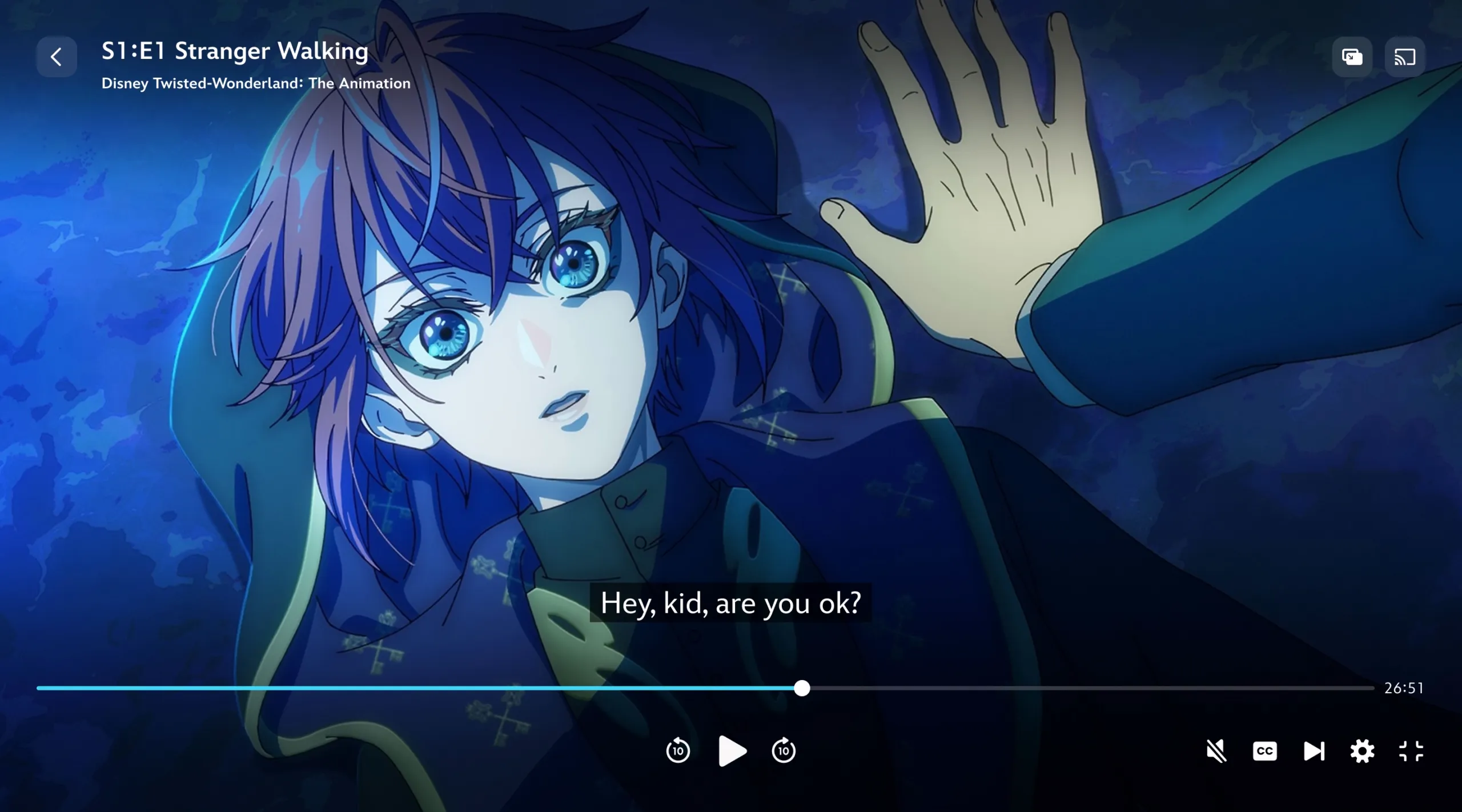Image resolution: width=1462 pixels, height=812 pixels.
Task: Open the playback settings gear
Action: 1363,751
